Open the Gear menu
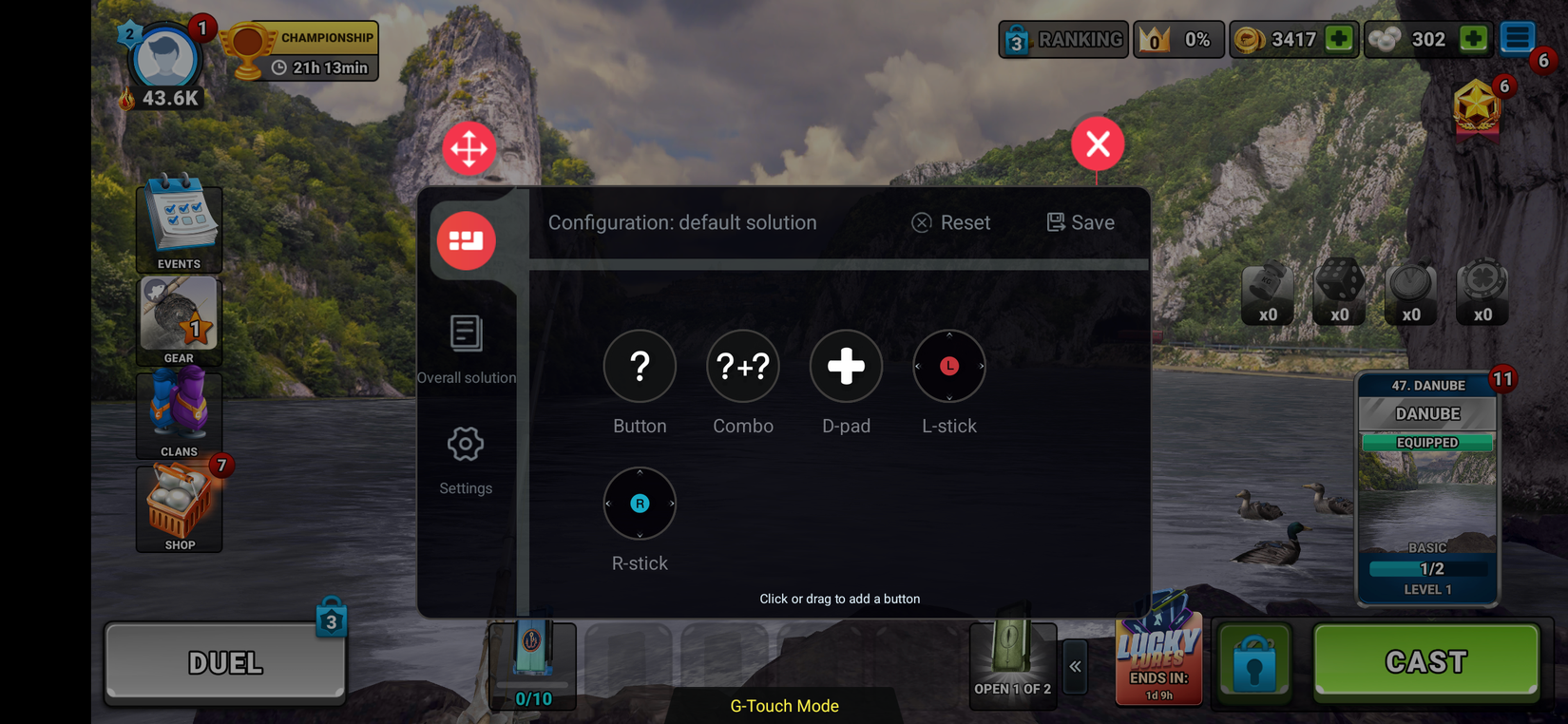This screenshot has width=1568, height=724. tap(179, 318)
